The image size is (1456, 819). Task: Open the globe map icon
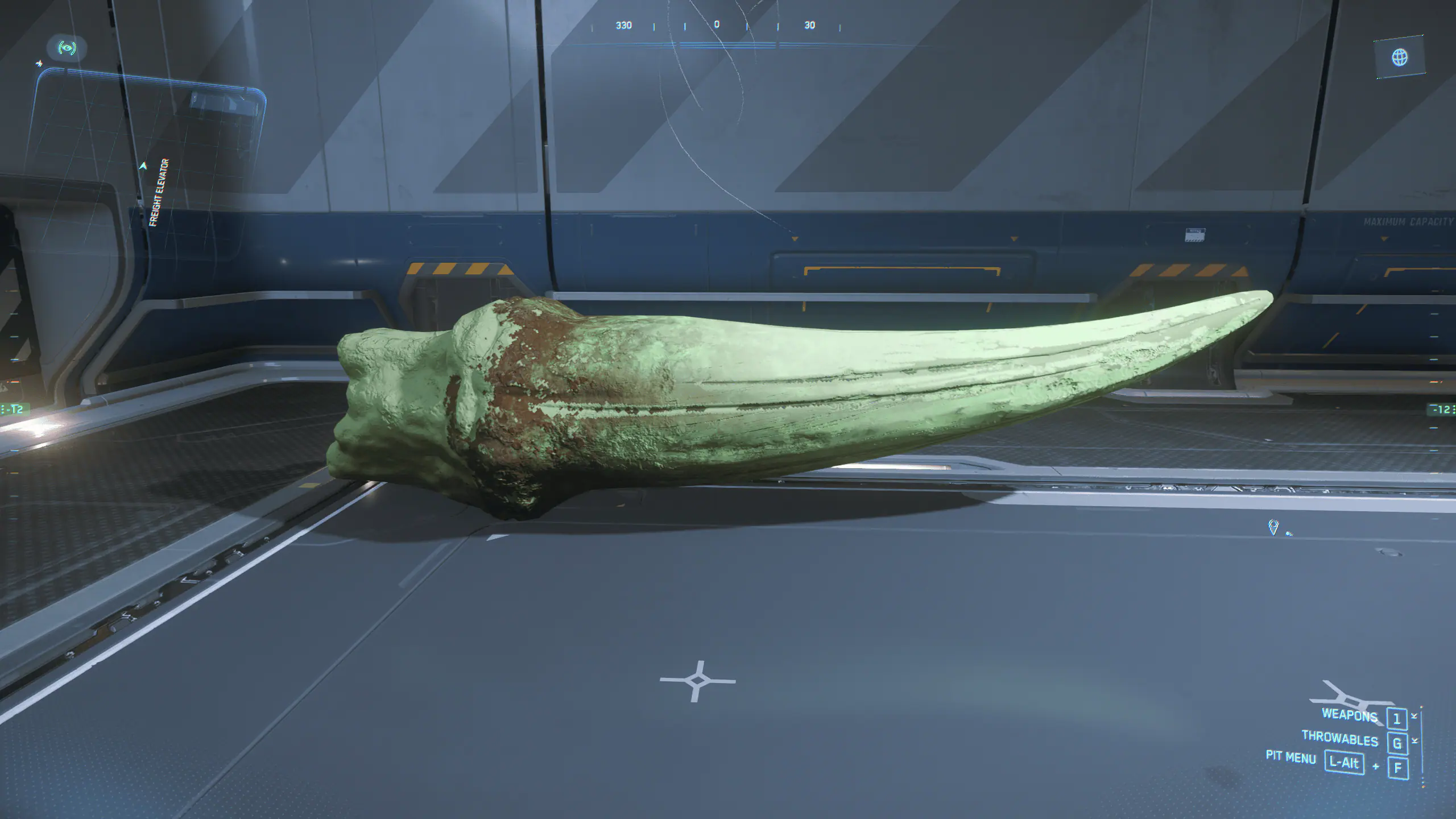(x=1400, y=57)
